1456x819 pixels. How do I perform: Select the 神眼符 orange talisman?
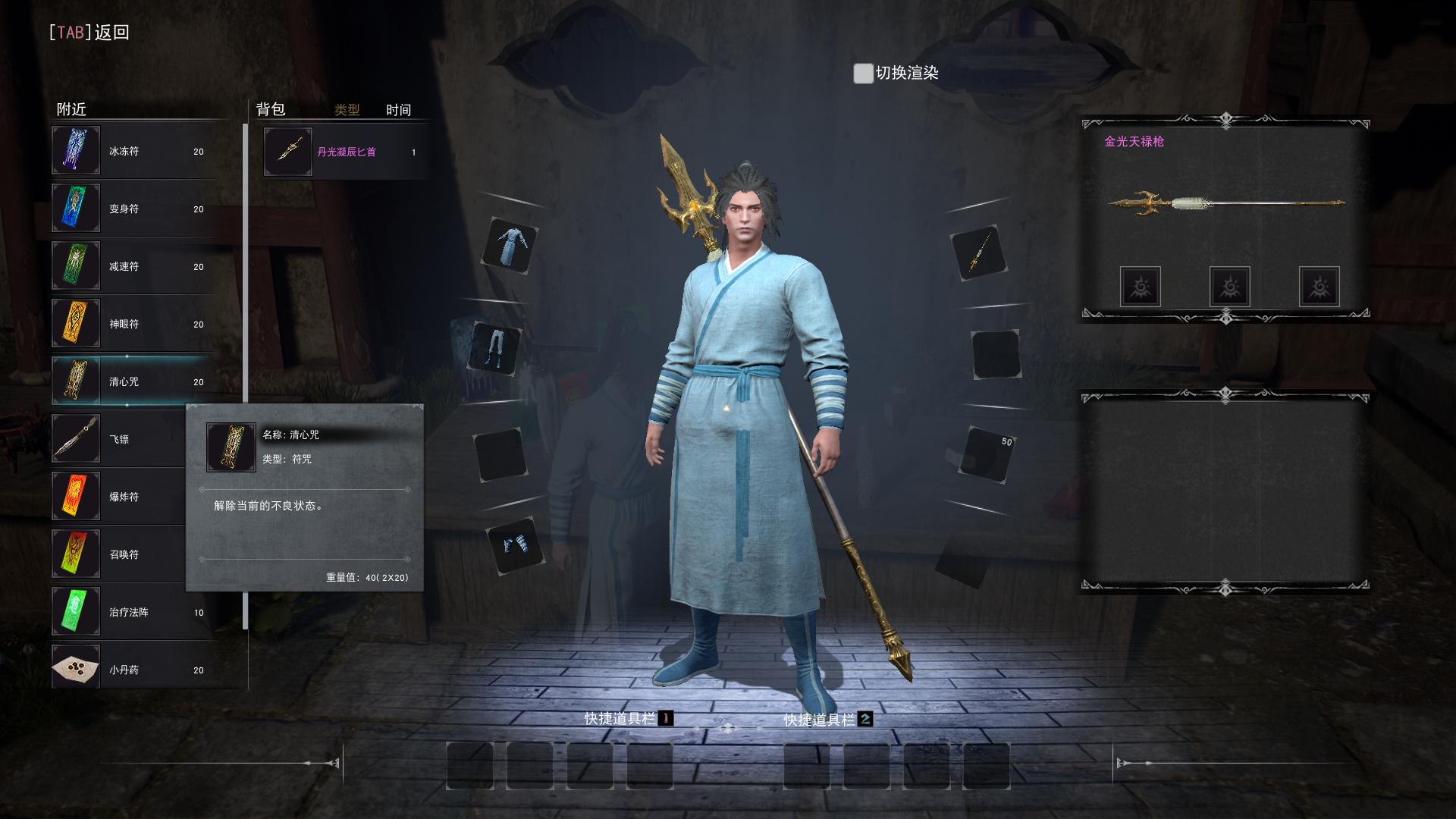(133, 324)
